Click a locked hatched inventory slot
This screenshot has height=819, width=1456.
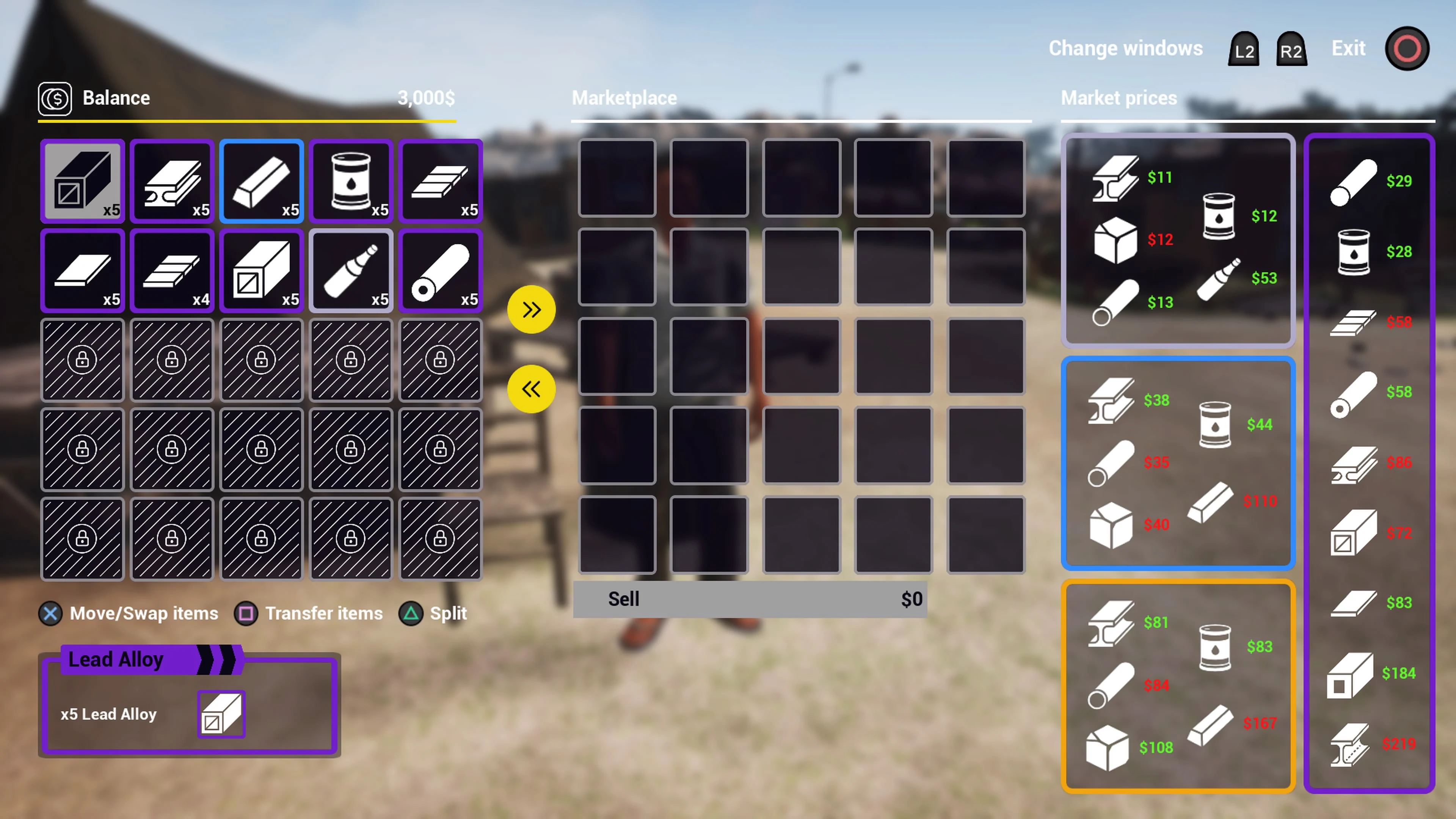tap(83, 360)
